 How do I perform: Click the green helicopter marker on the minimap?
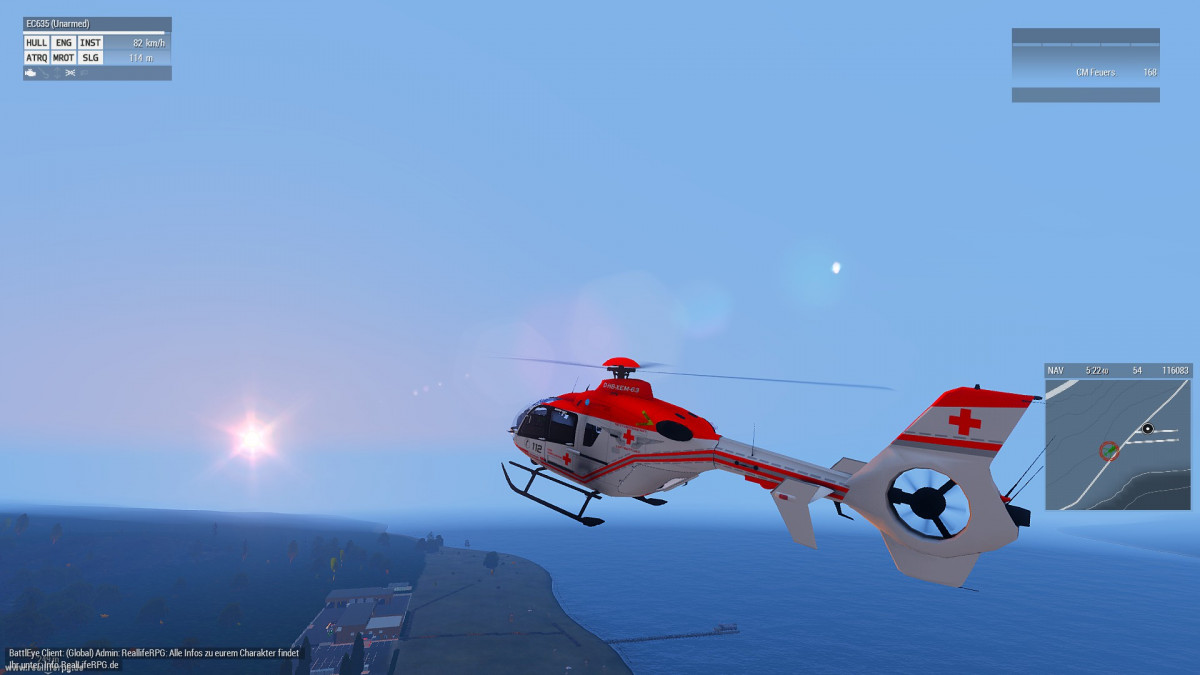pyautogui.click(x=1109, y=451)
